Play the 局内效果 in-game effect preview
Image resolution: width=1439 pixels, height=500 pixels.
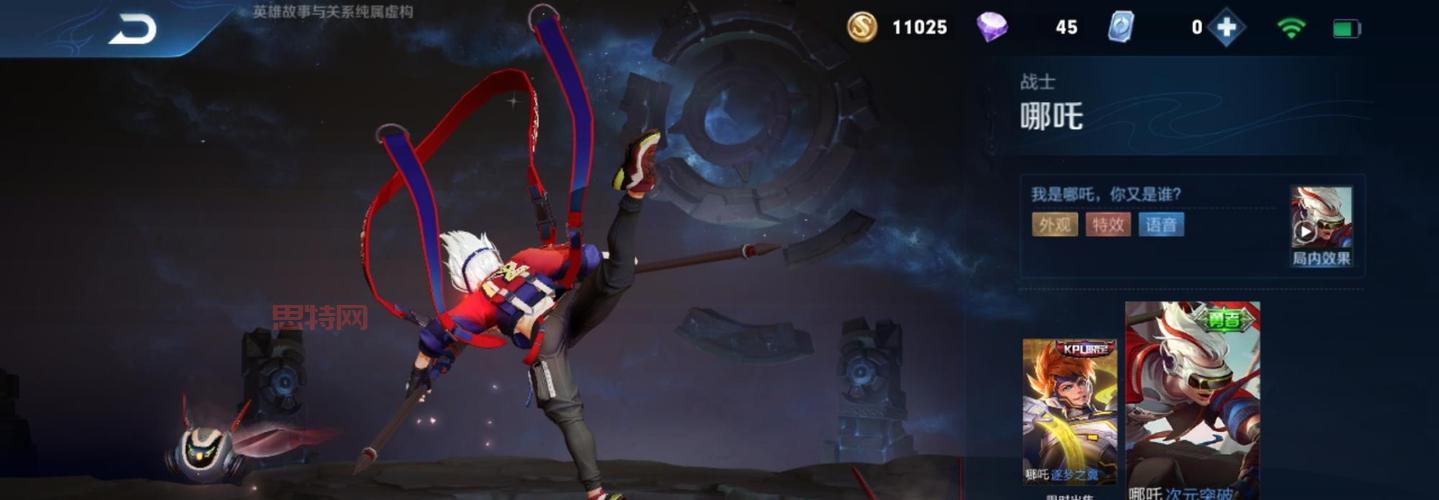pyautogui.click(x=1320, y=226)
